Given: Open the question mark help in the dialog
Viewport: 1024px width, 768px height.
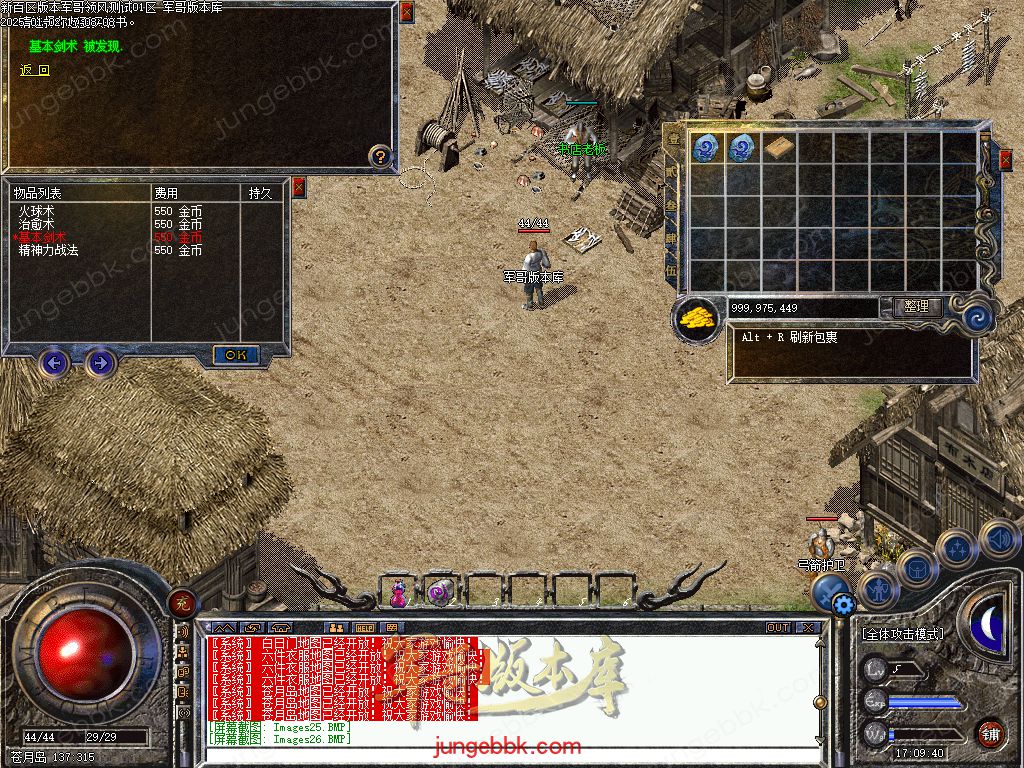Looking at the screenshot, I should tap(380, 156).
